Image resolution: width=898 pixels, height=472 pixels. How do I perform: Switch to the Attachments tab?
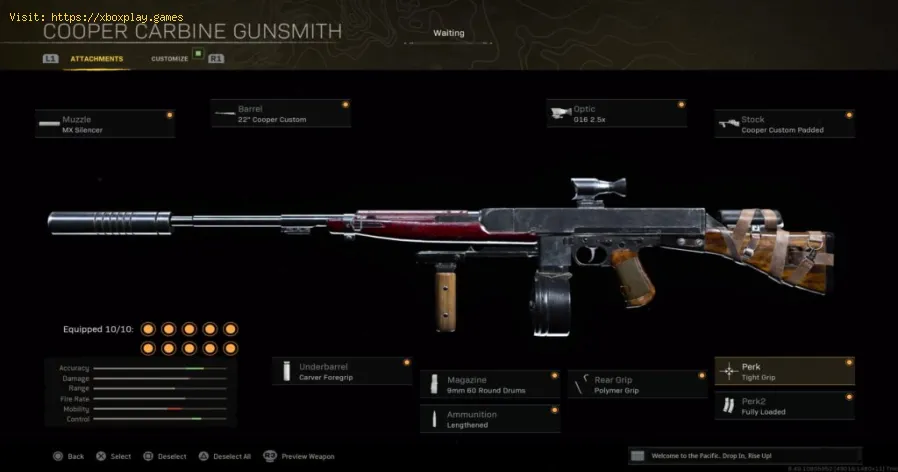(x=96, y=59)
